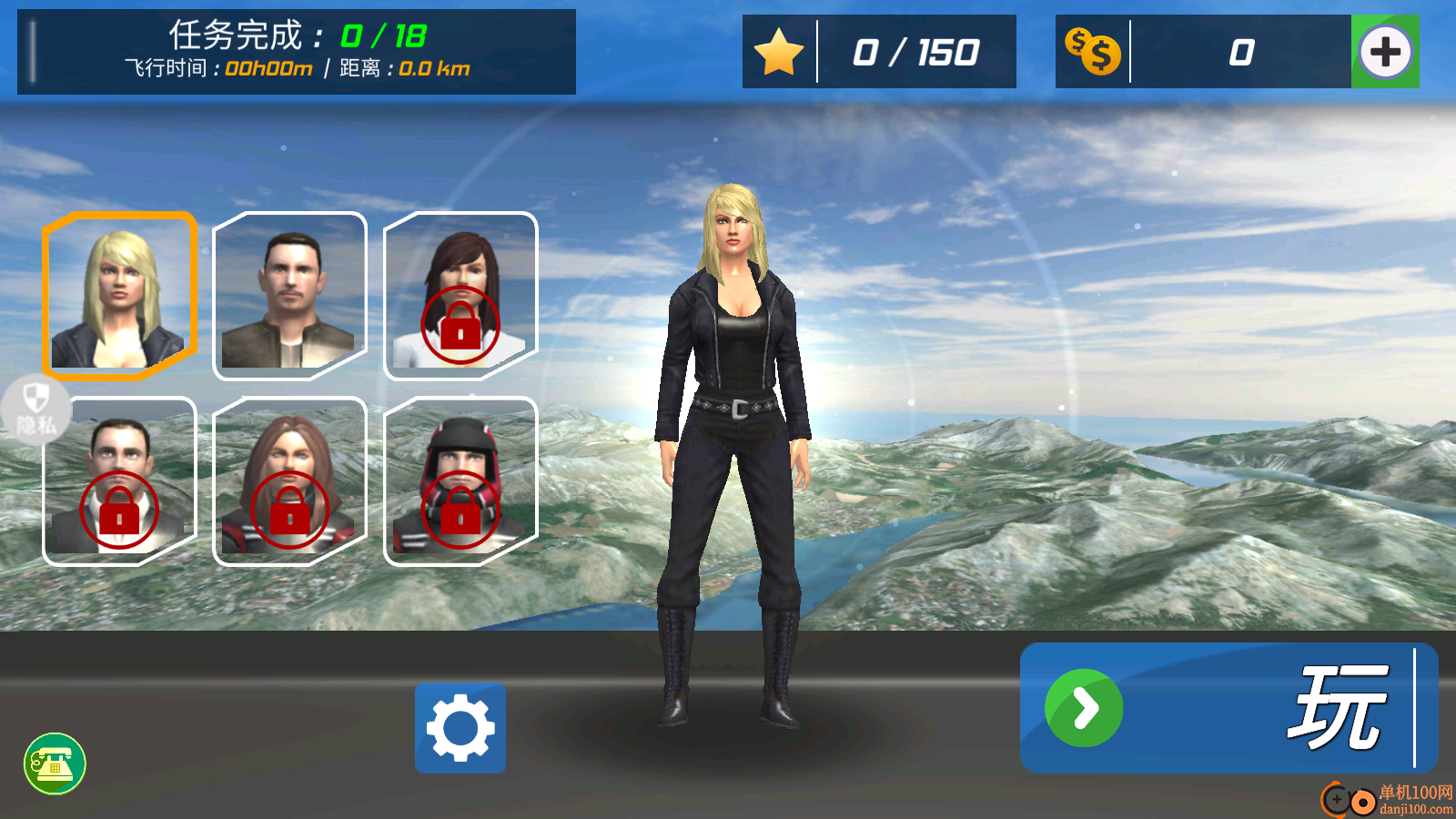
Task: Pick the locked man in suit portrait
Action: point(119,480)
